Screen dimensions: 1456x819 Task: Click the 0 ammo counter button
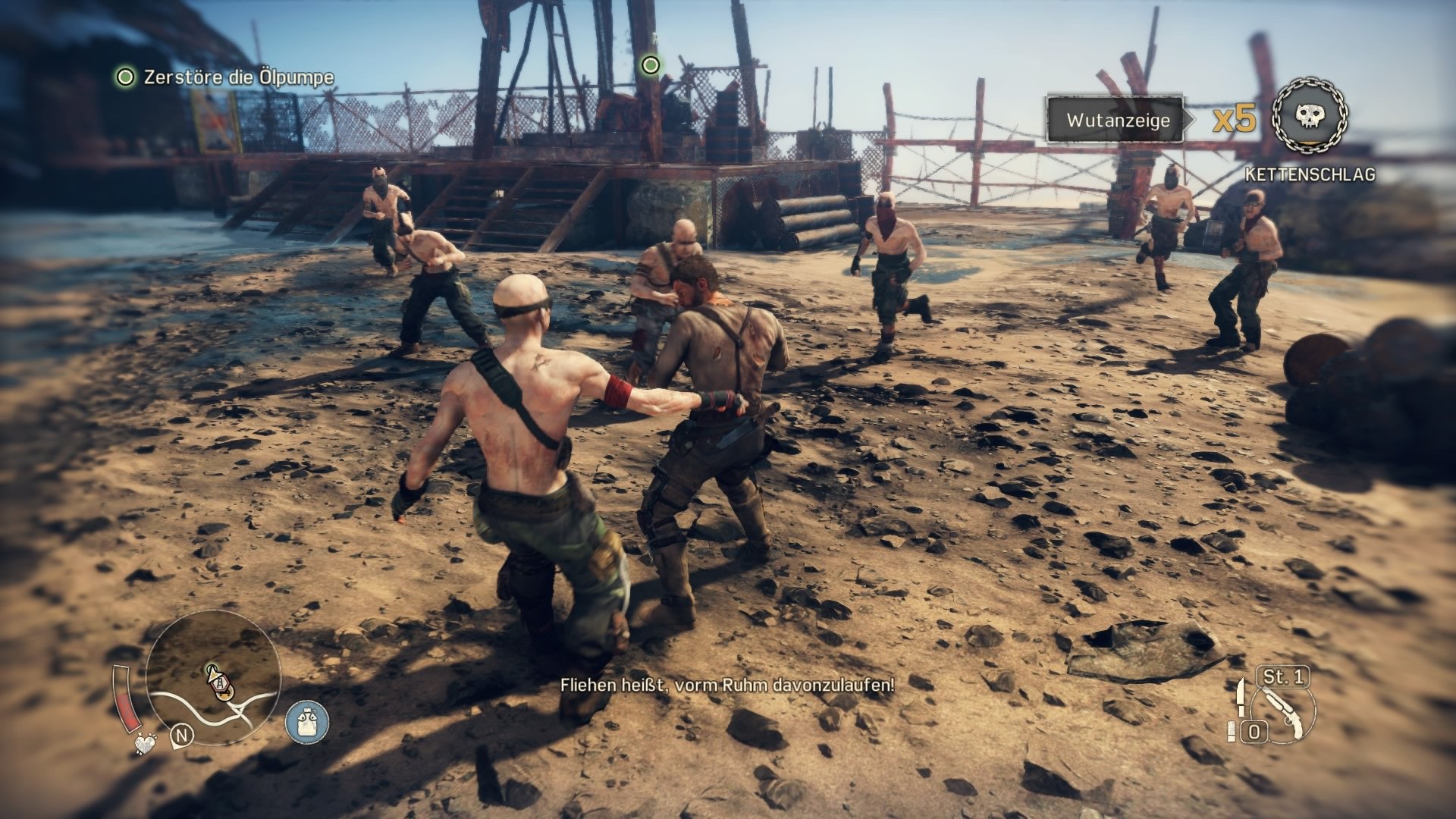pos(1255,733)
